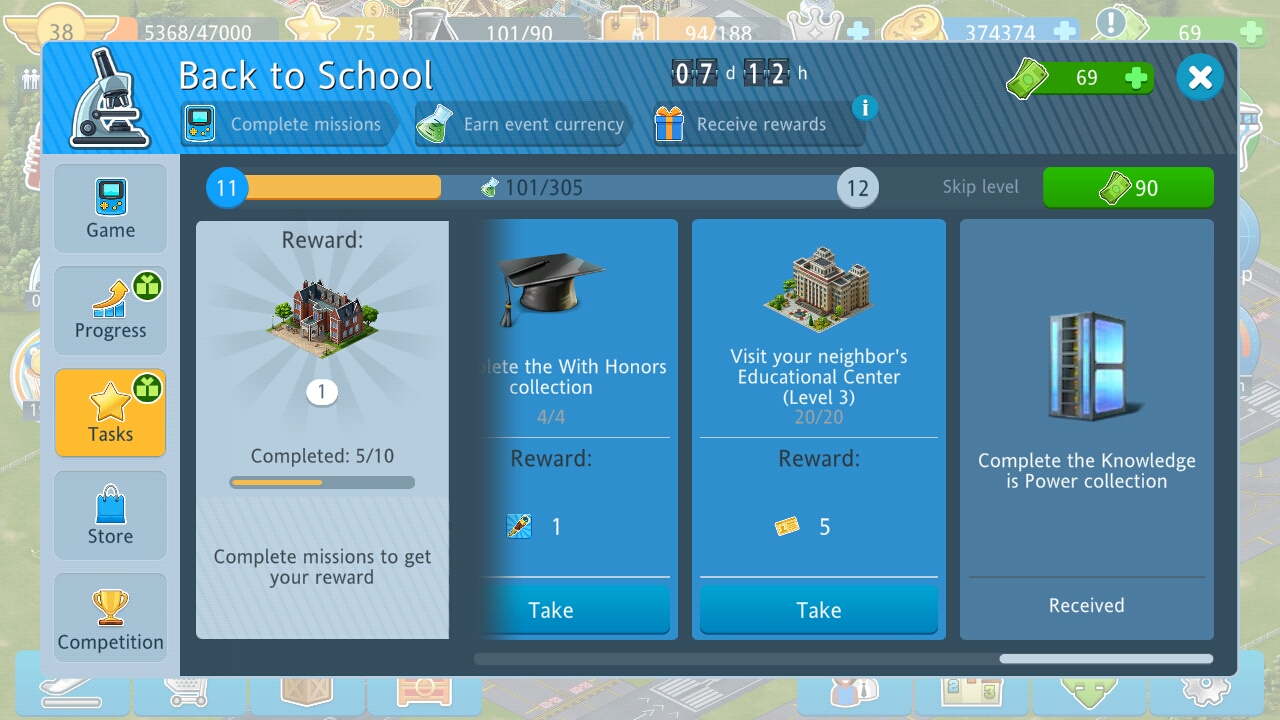Image resolution: width=1280 pixels, height=720 pixels.
Task: Click the Earn event currency step
Action: [523, 125]
